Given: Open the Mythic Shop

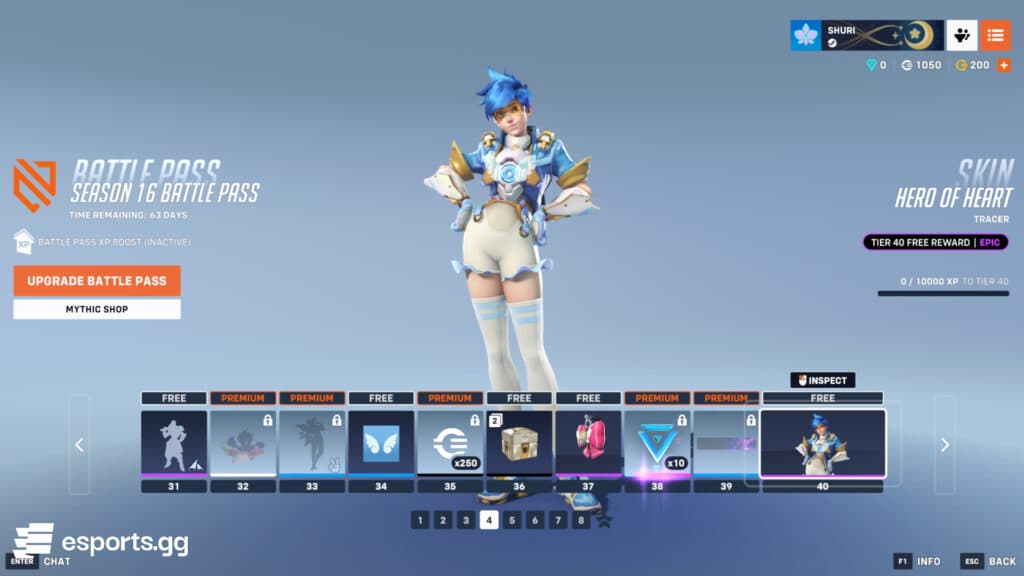Looking at the screenshot, I should [x=97, y=309].
